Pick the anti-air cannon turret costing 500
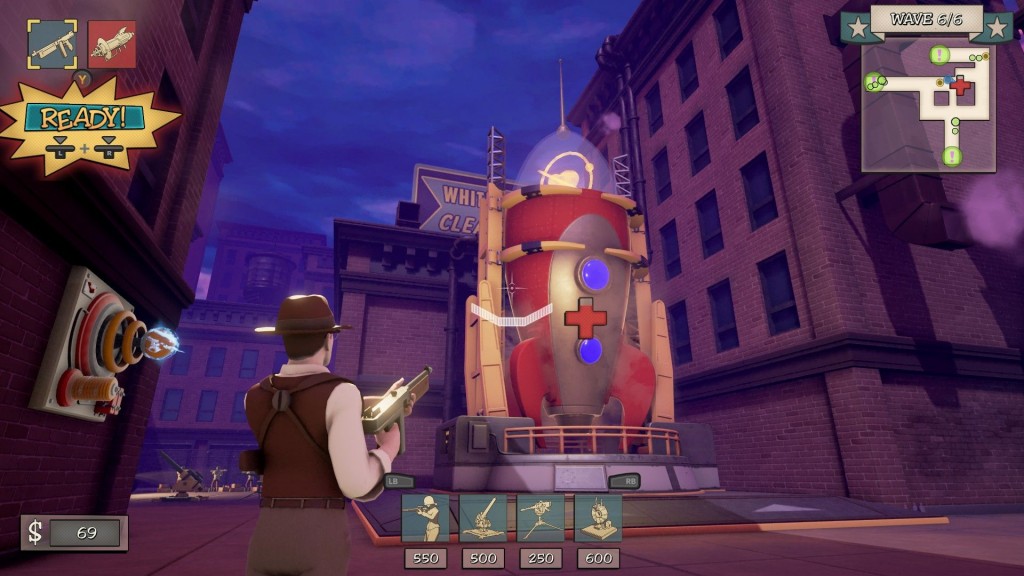The image size is (1024, 576). click(x=483, y=518)
